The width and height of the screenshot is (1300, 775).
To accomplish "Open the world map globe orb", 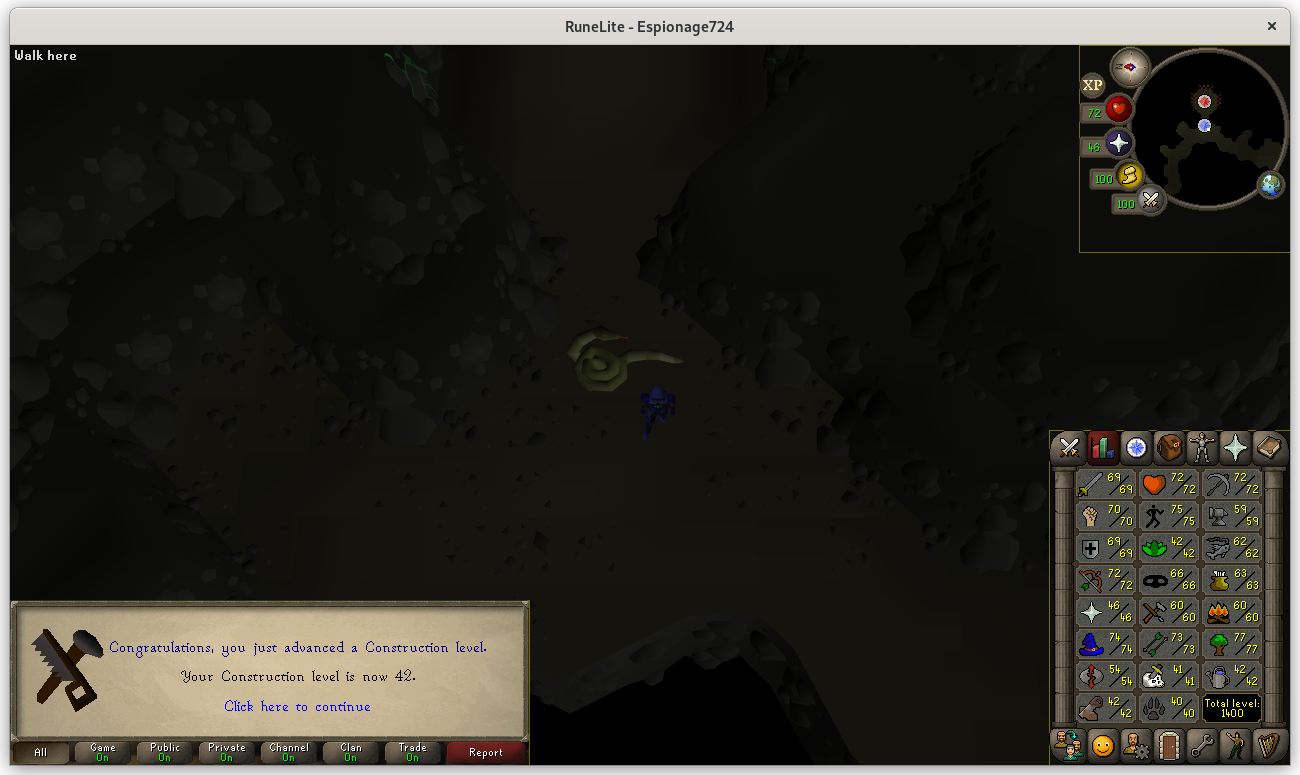I will (x=1271, y=184).
